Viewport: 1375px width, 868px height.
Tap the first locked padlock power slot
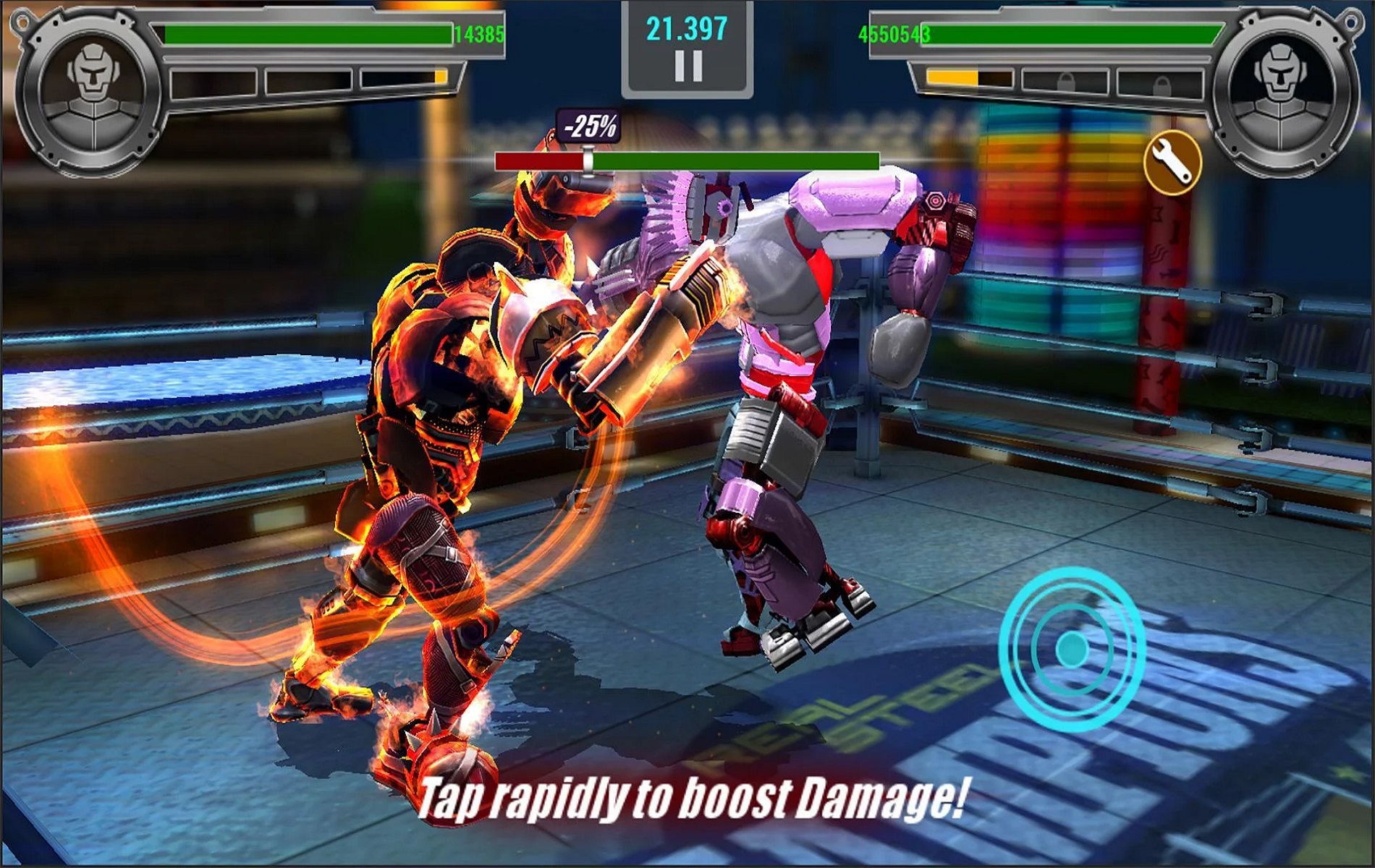click(x=1065, y=81)
